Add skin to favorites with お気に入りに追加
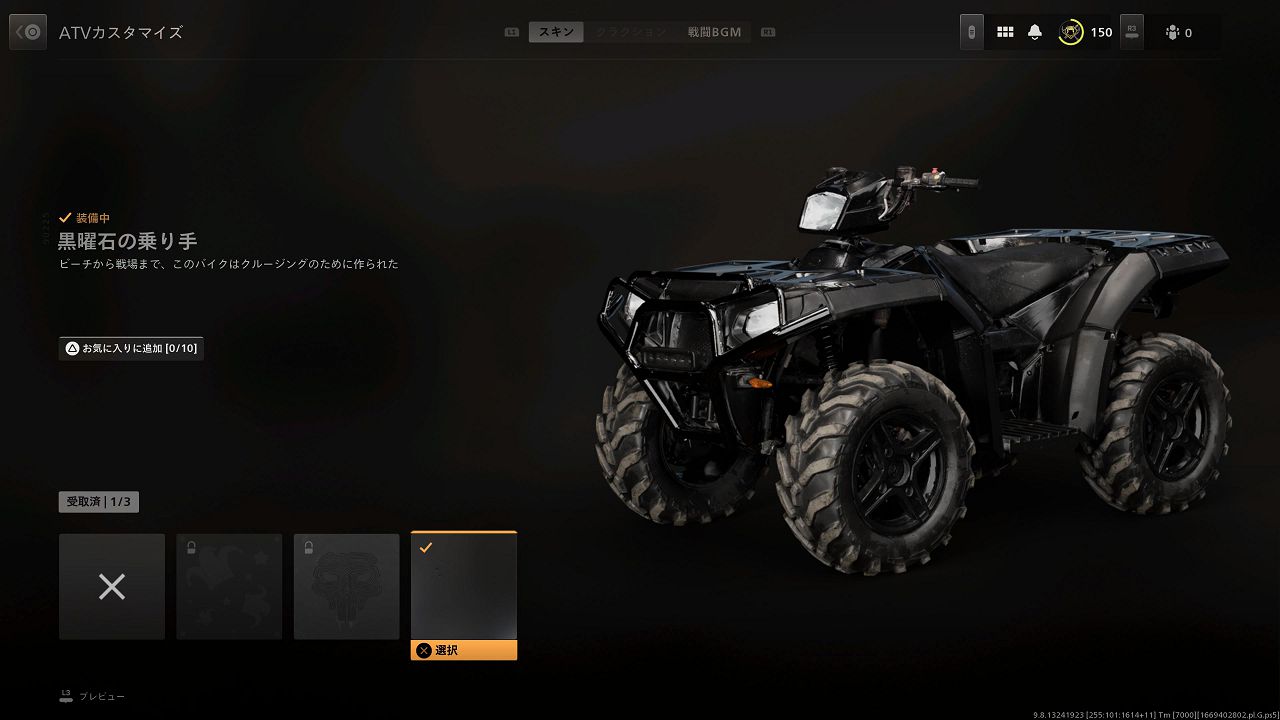The width and height of the screenshot is (1280, 720). [131, 349]
